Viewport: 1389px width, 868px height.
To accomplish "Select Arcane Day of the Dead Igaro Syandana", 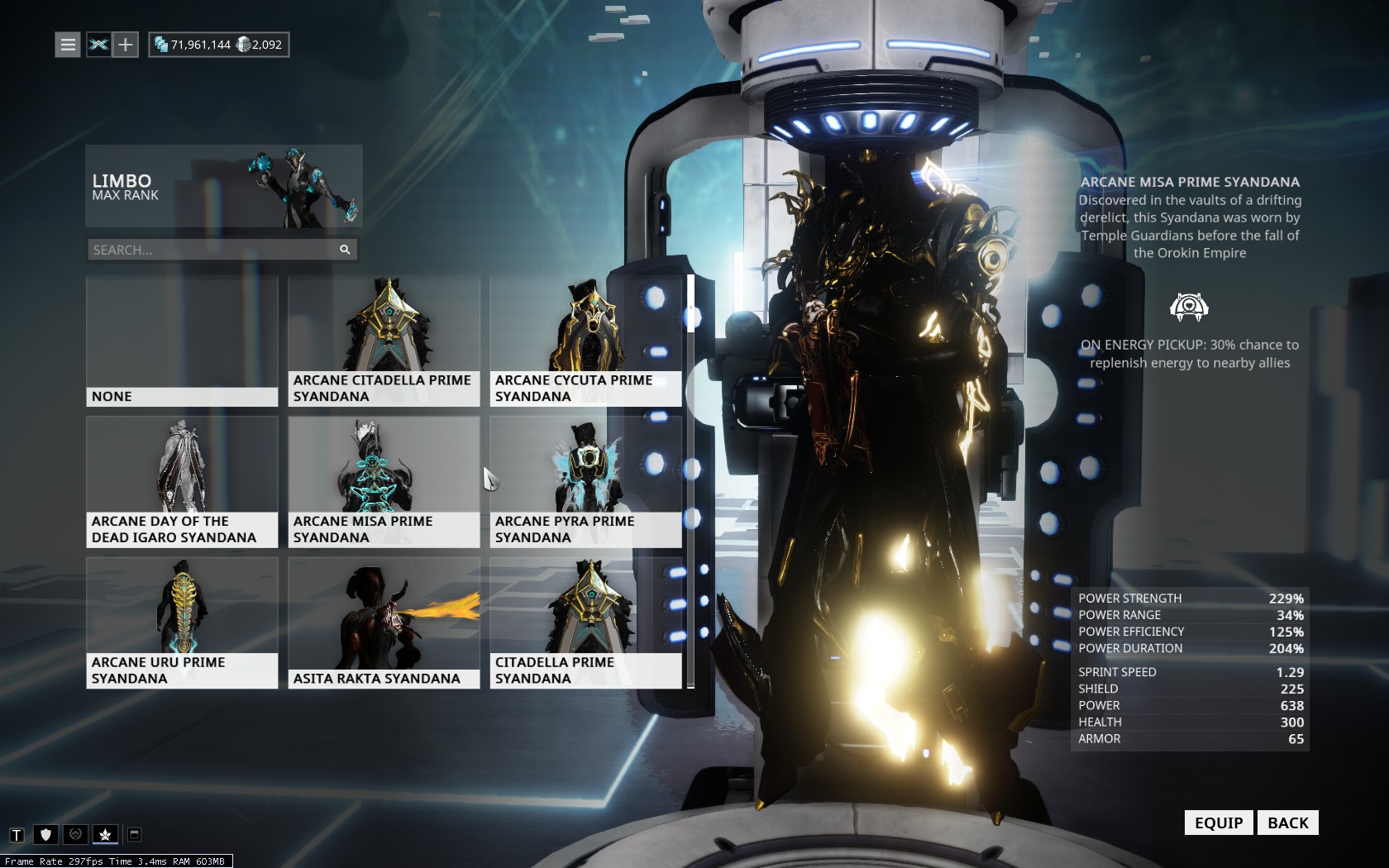I will [182, 482].
